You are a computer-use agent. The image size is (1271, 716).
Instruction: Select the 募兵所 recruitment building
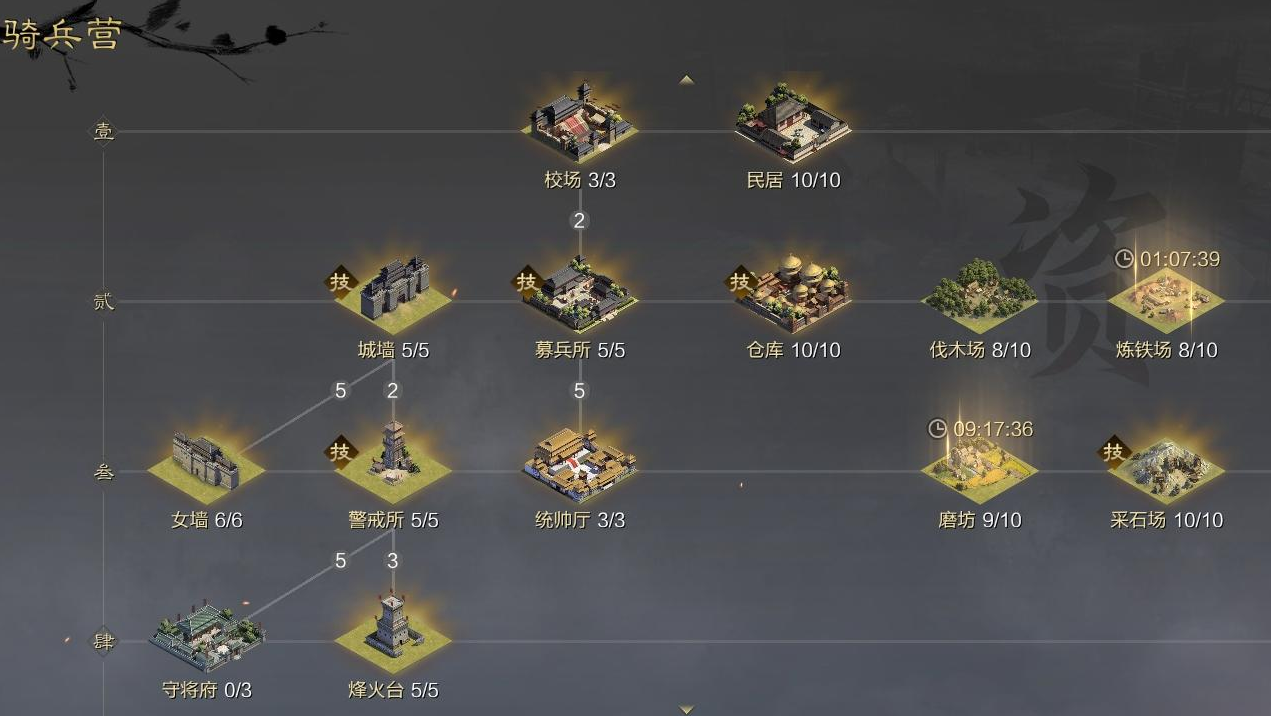click(x=580, y=294)
